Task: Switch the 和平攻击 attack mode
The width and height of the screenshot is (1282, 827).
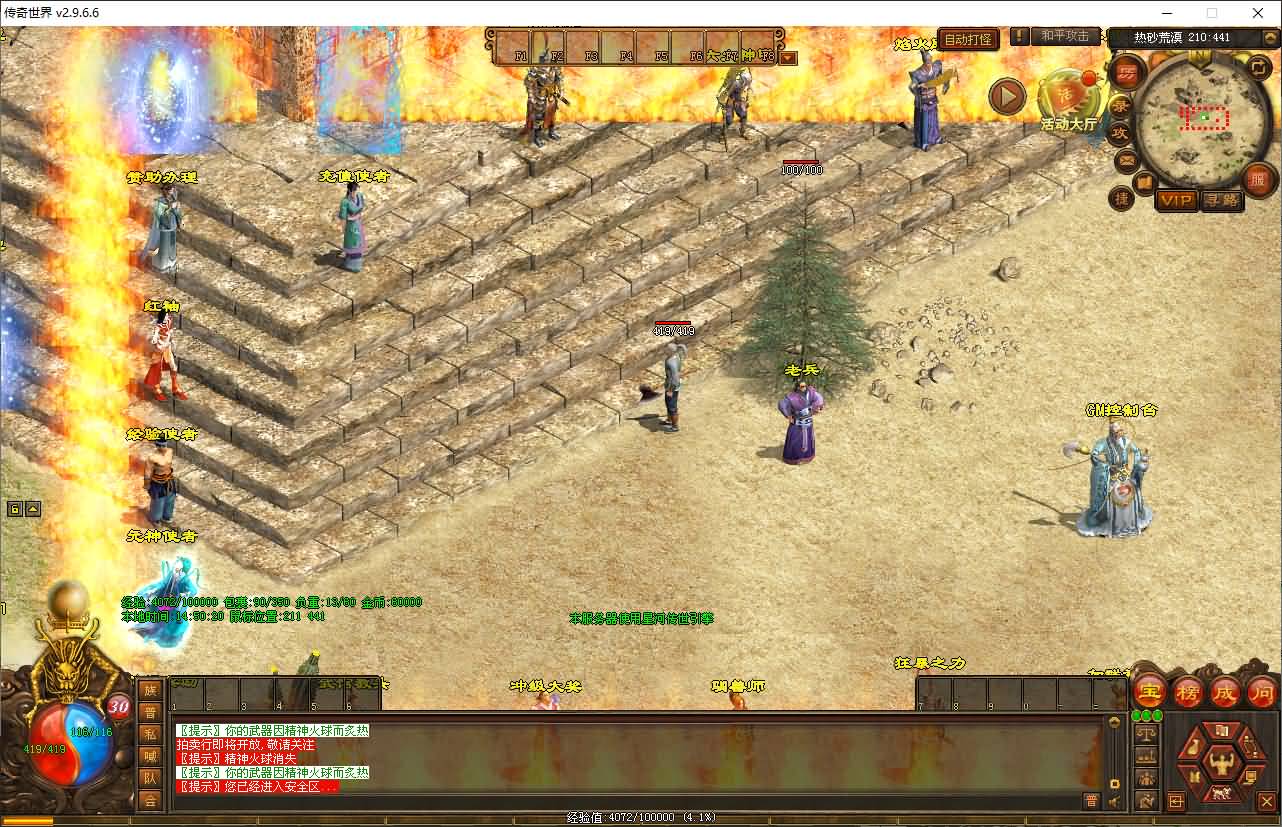Action: tap(1064, 36)
